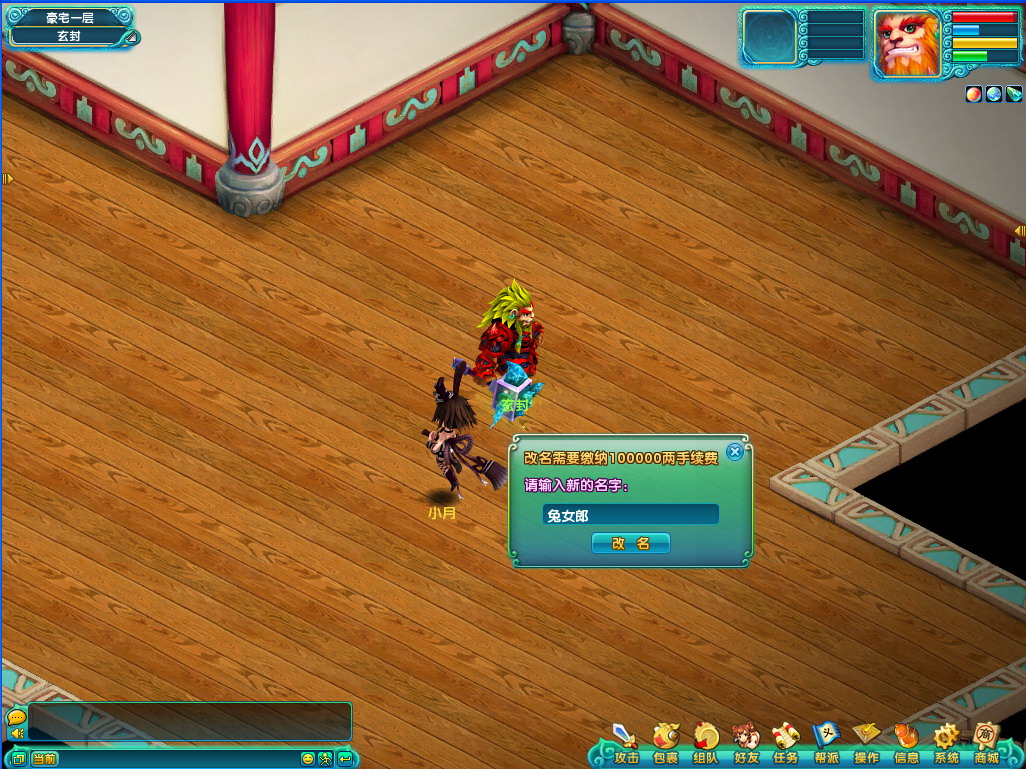Viewport: 1026px width, 769px height.
Task: Open the 商城 shop
Action: point(987,740)
